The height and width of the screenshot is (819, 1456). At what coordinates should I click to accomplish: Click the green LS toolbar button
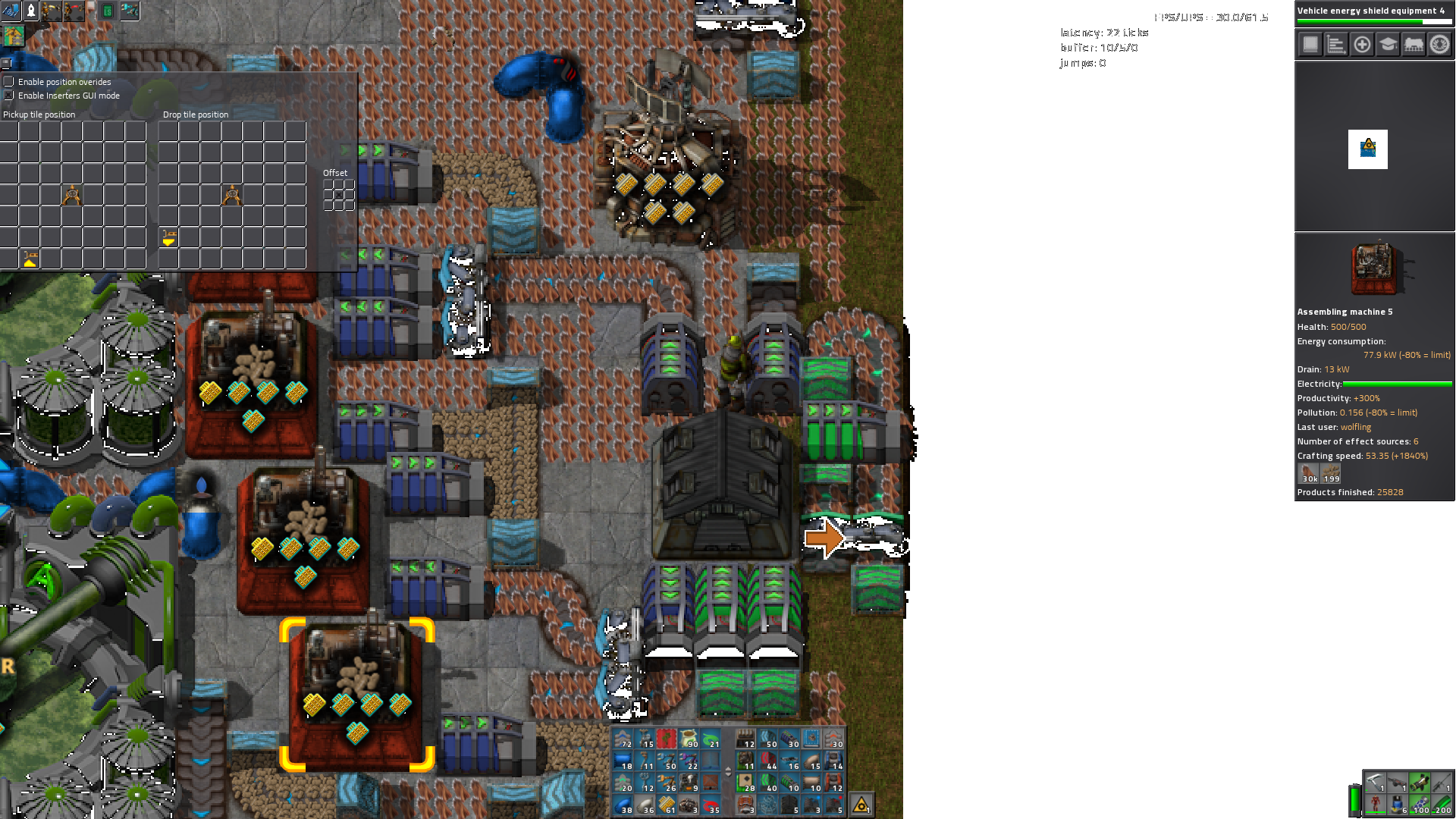click(x=108, y=11)
